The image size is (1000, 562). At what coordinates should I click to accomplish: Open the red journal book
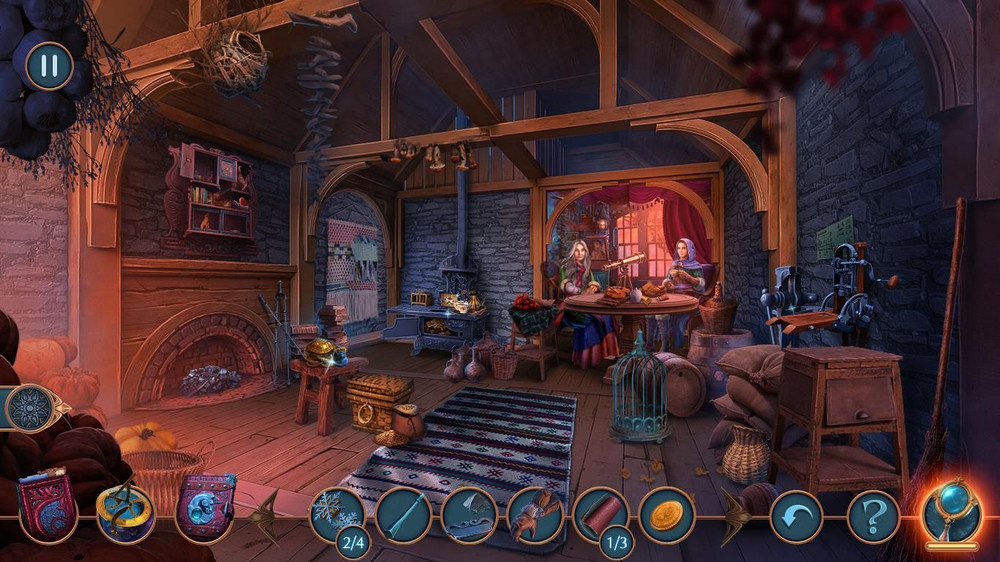(47, 505)
